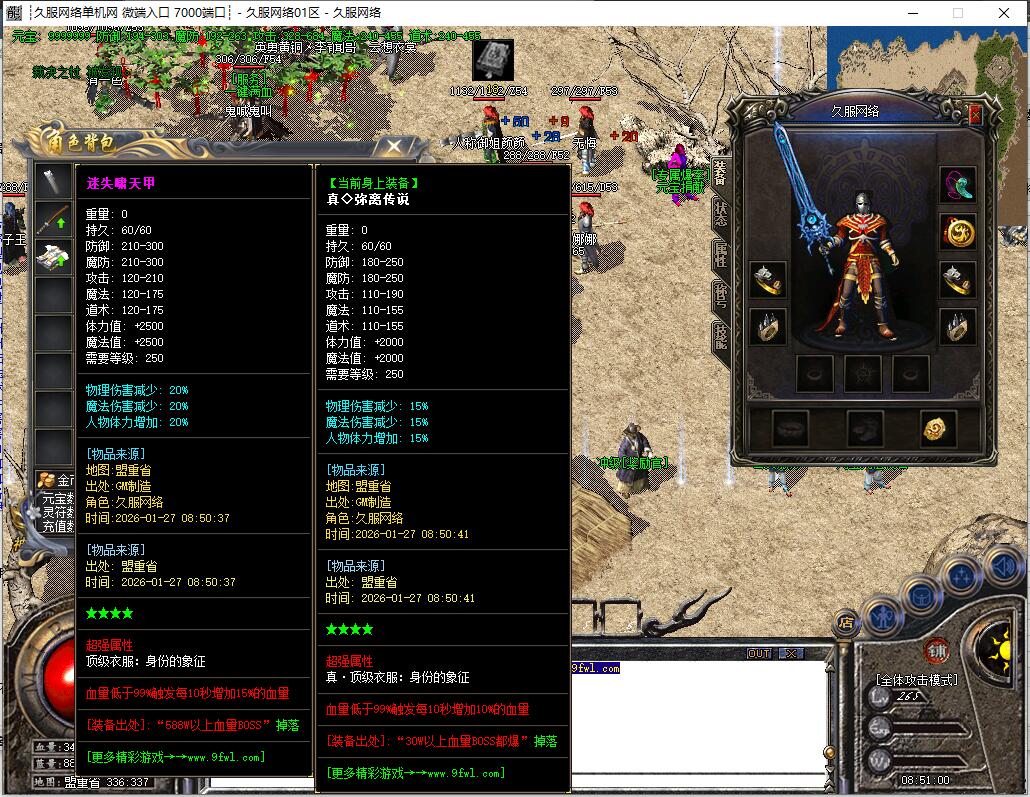
Task: Click the OUT button above the chat box
Action: pyautogui.click(x=759, y=654)
